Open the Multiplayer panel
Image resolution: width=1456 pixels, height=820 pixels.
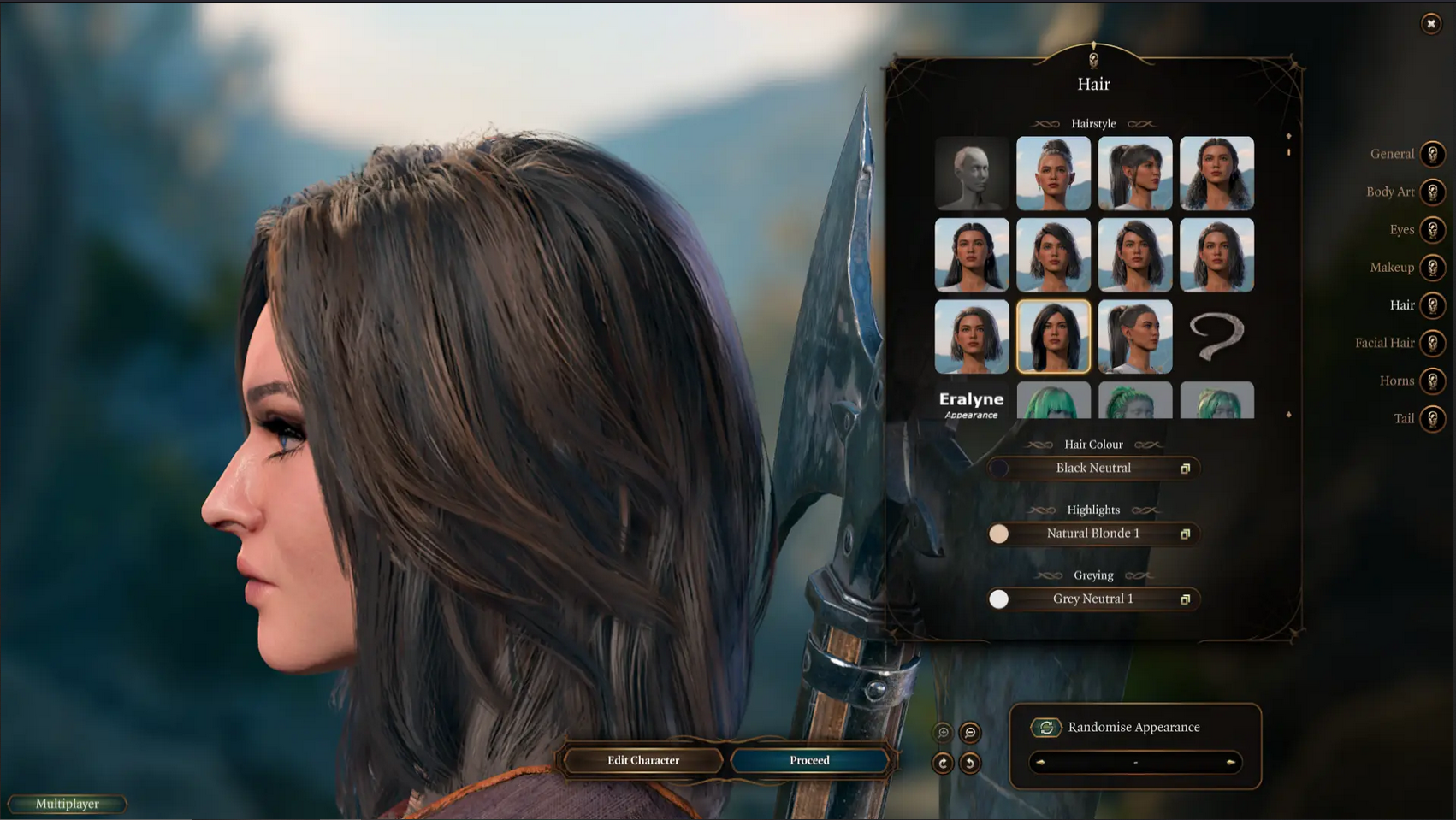coord(68,804)
